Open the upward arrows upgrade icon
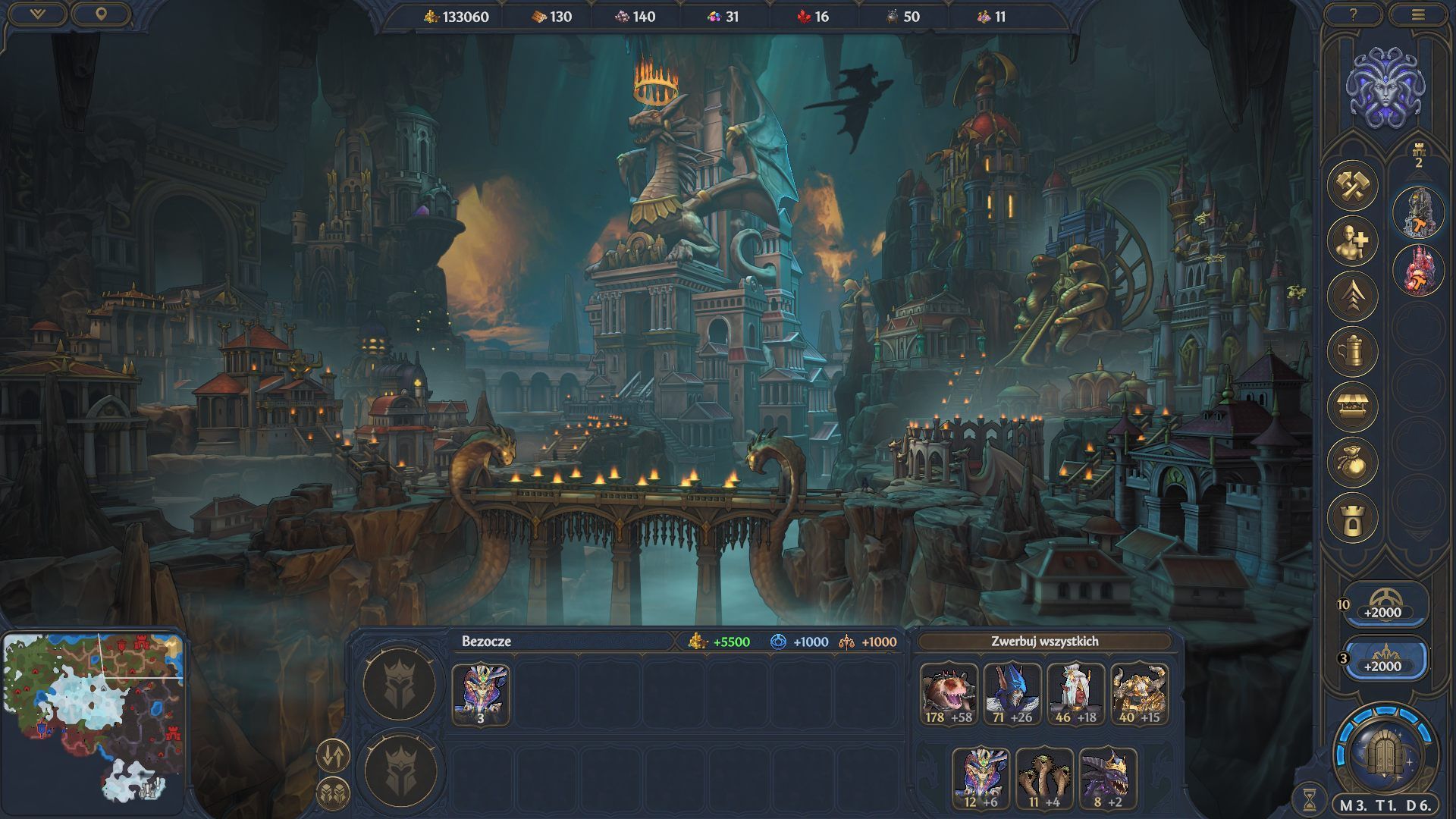This screenshot has height=819, width=1456. point(1352,296)
